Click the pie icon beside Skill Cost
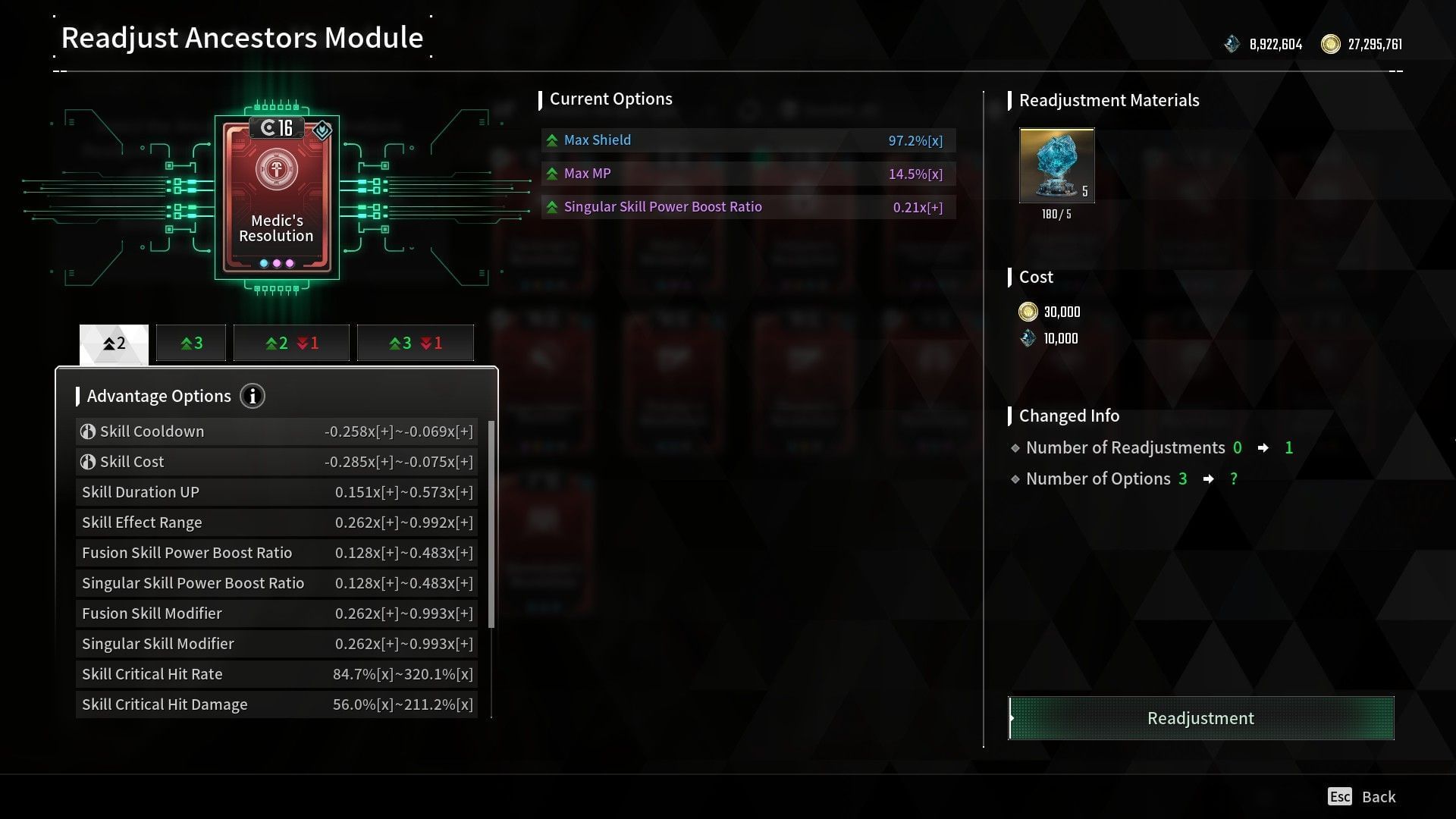 coord(89,461)
